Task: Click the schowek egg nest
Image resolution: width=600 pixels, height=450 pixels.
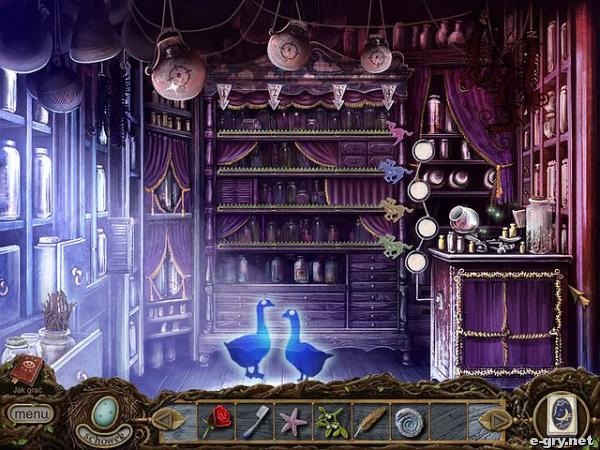Action: (105, 410)
